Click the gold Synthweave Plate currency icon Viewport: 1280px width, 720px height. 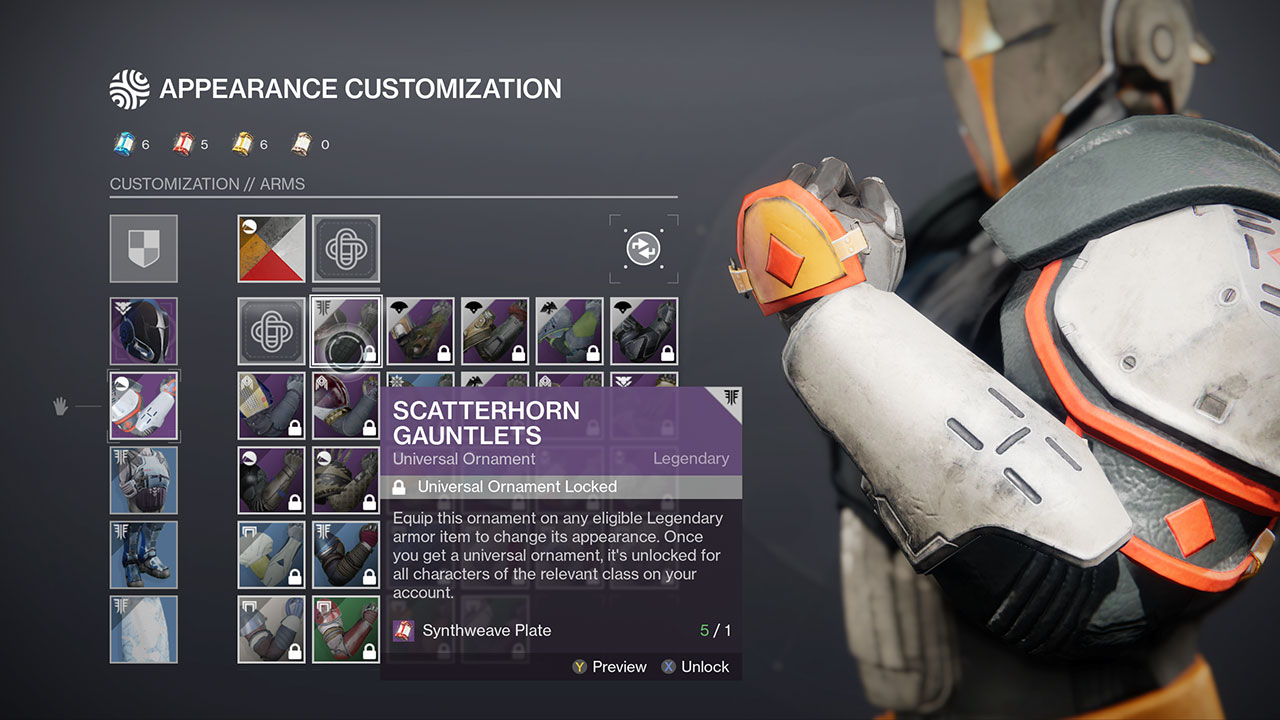241,142
